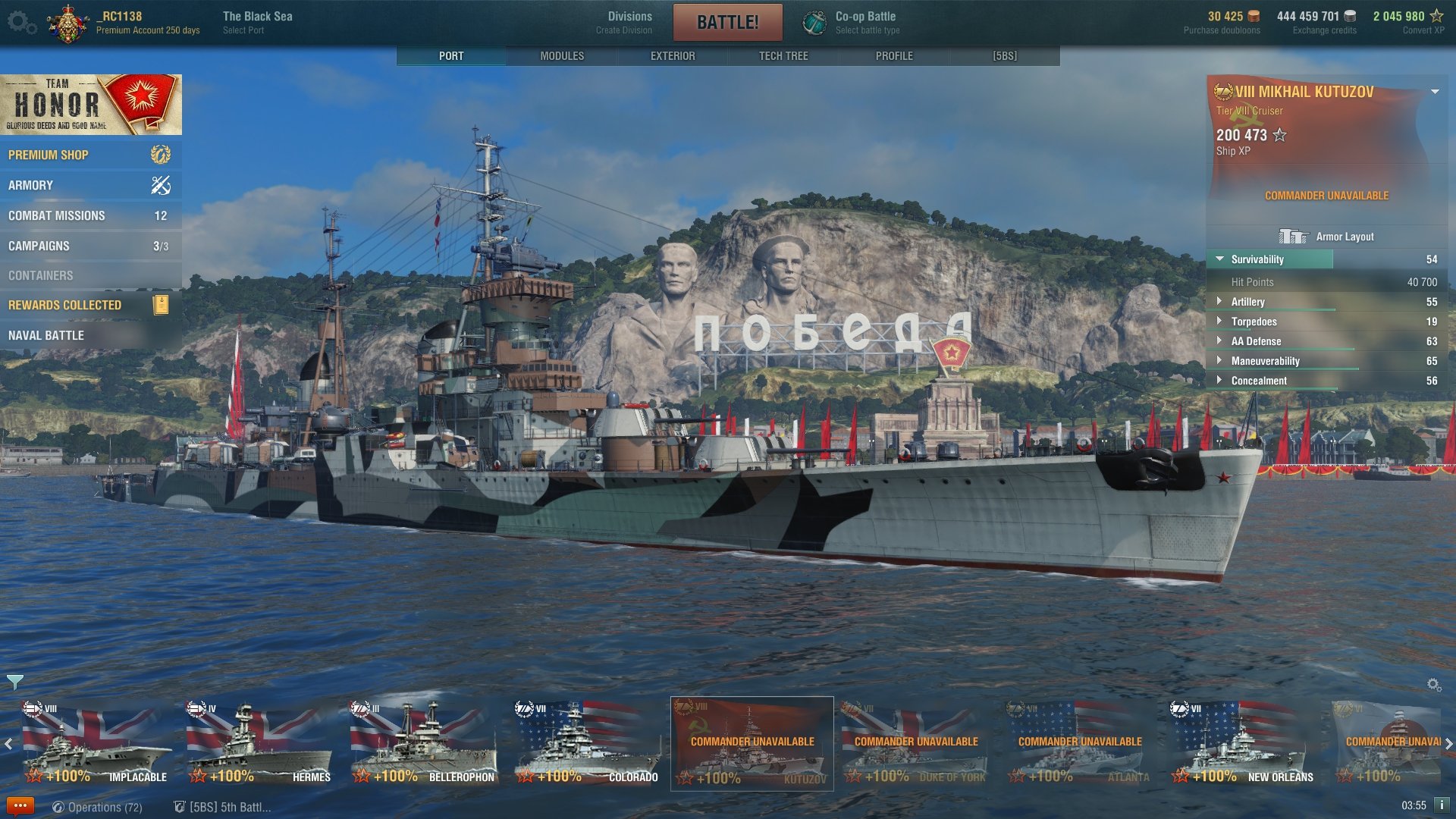
Task: Pick the New Orleans ship card
Action: tap(1242, 743)
